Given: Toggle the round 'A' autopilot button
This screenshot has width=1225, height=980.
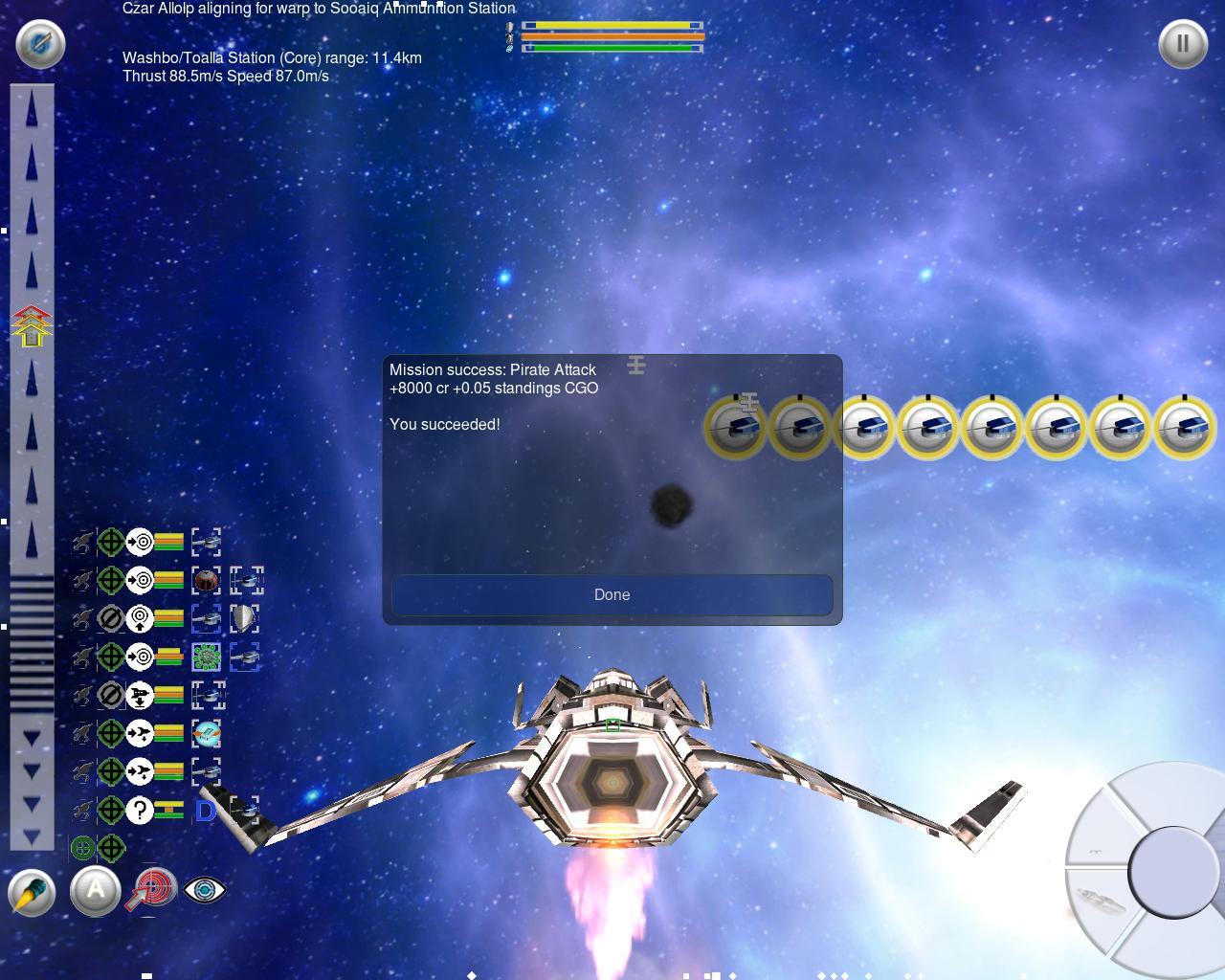Looking at the screenshot, I should 95,891.
